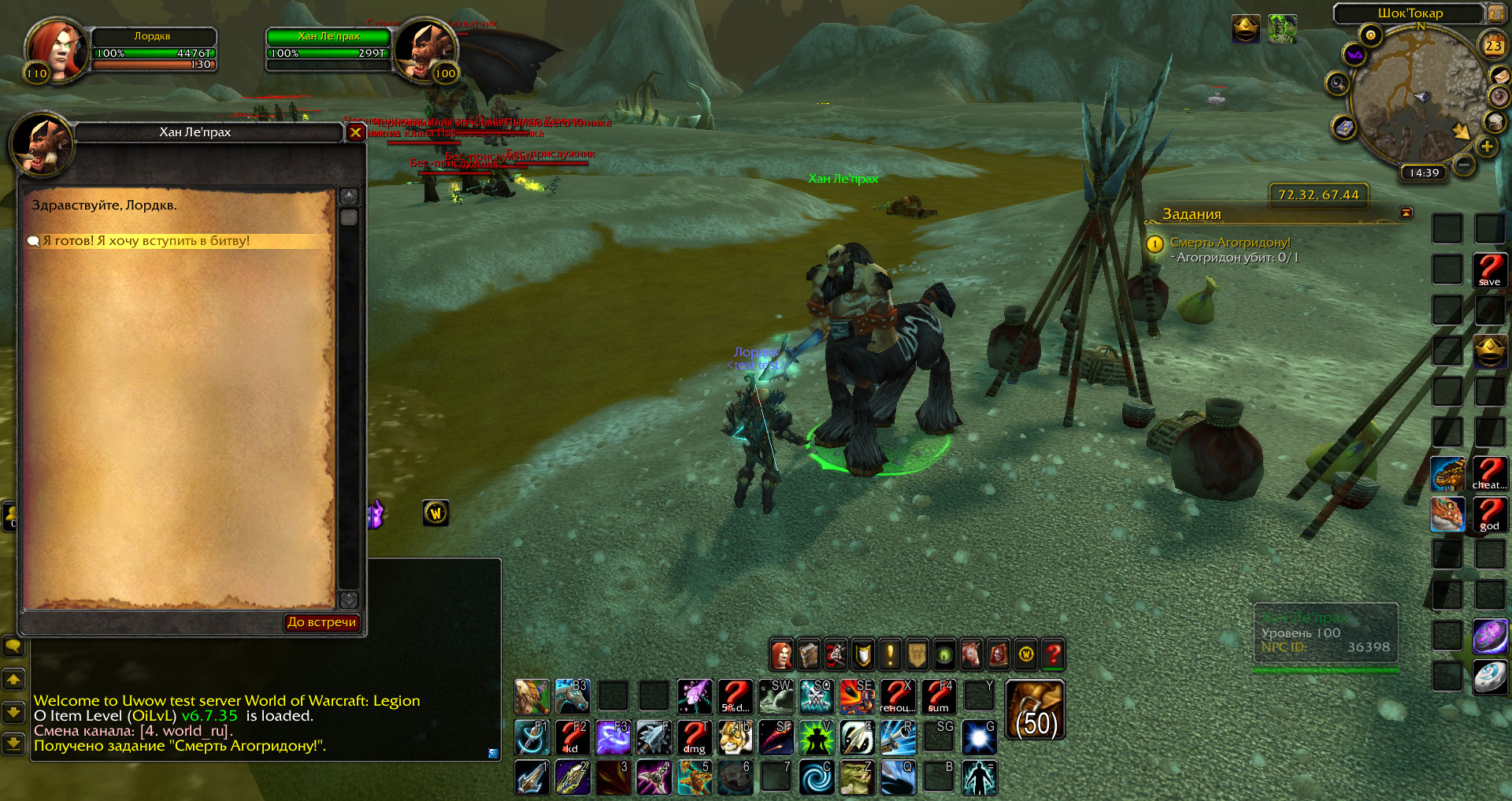The image size is (1512, 801).
Task: Open the red question mark help button
Action: pos(1053,654)
